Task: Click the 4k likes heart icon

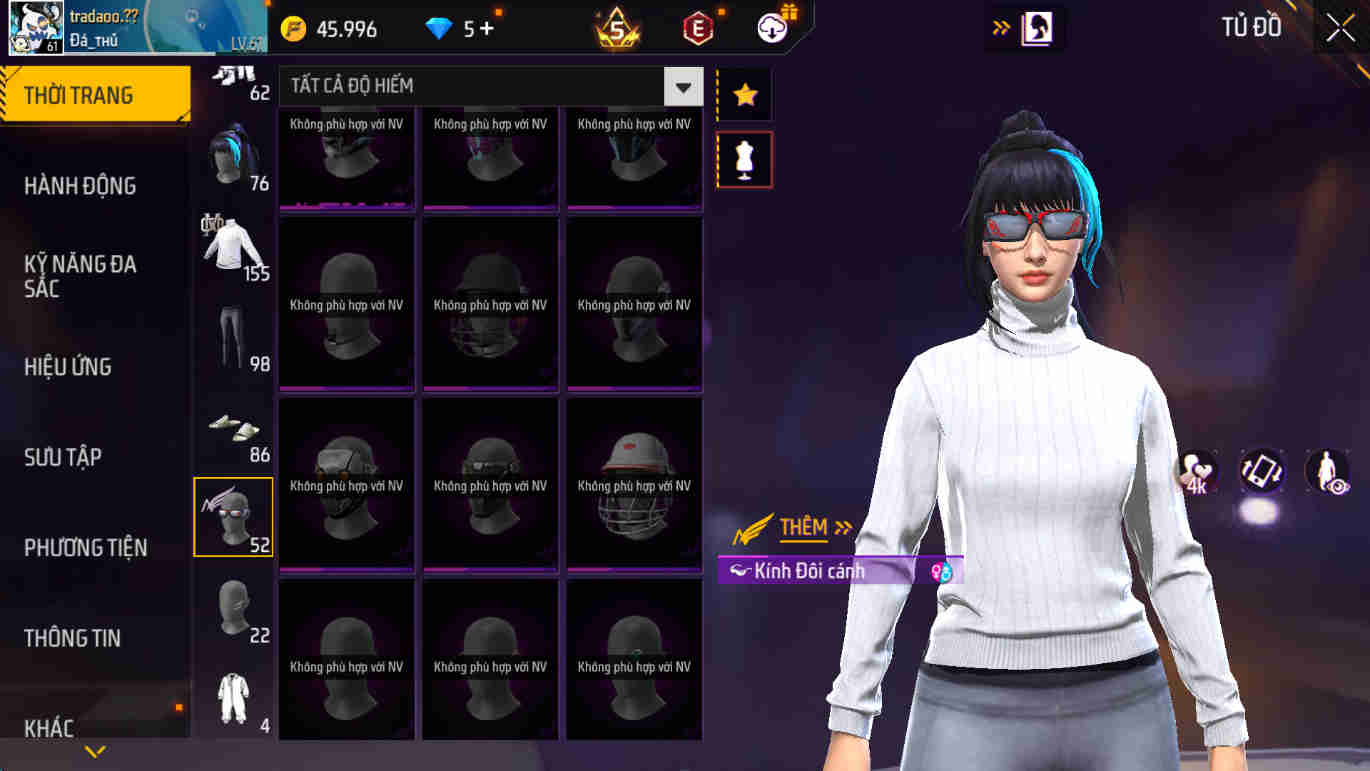Action: click(x=1197, y=470)
